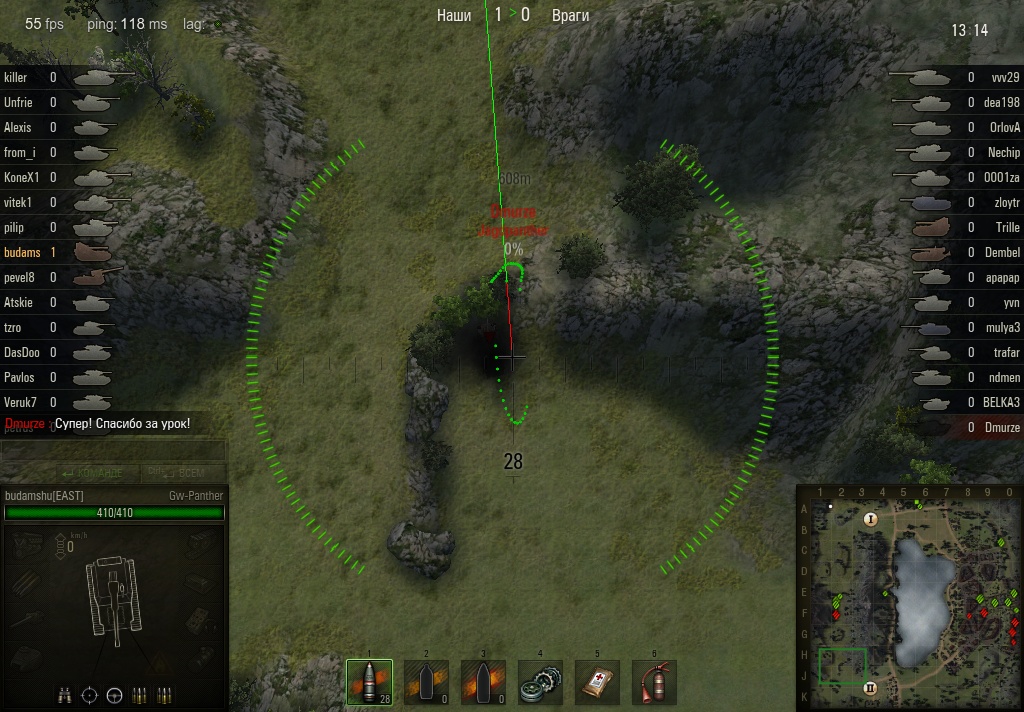The image size is (1024, 712).
Task: Select the loaded shell in slot 1
Action: pyautogui.click(x=369, y=682)
